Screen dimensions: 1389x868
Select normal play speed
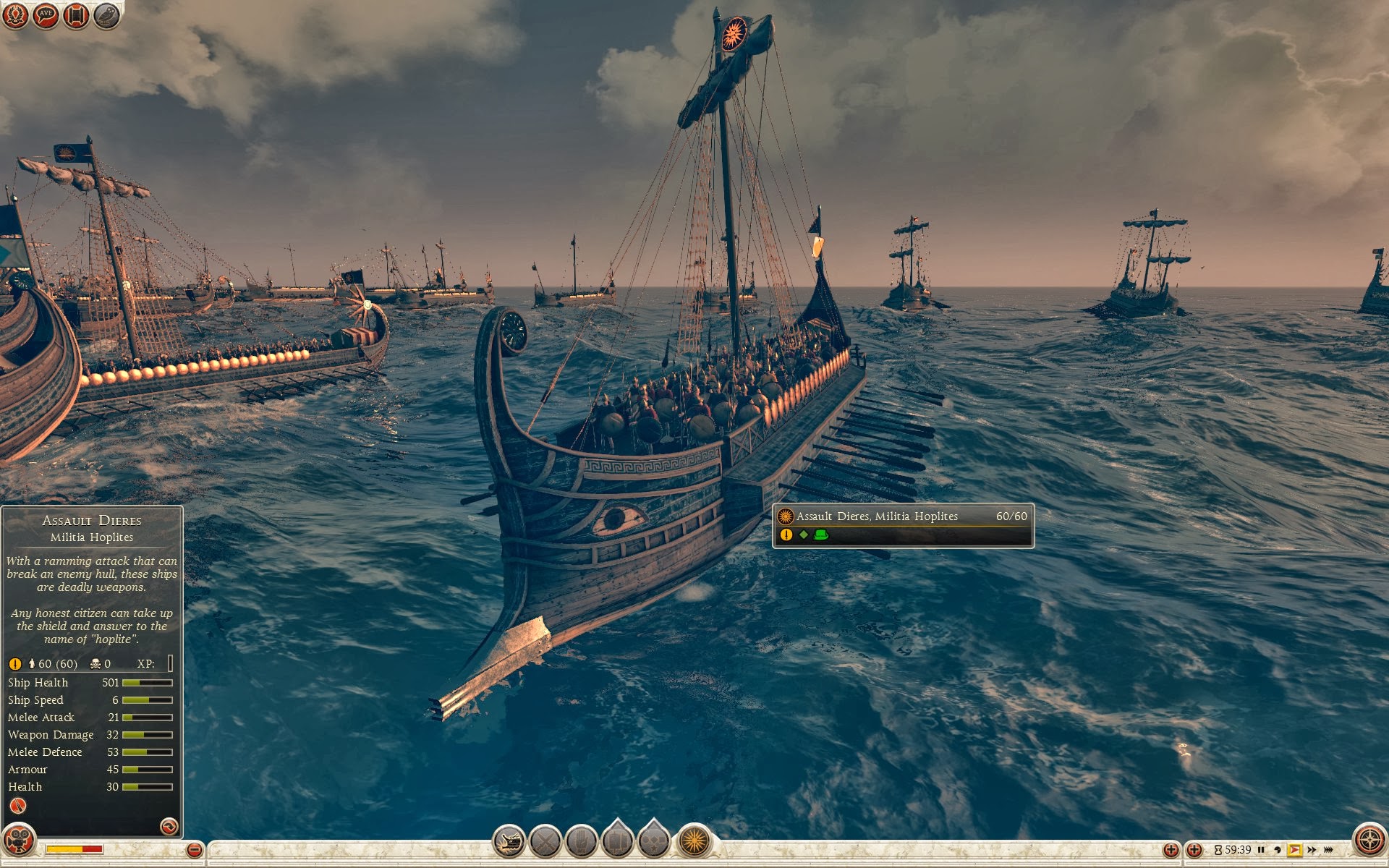1294,850
